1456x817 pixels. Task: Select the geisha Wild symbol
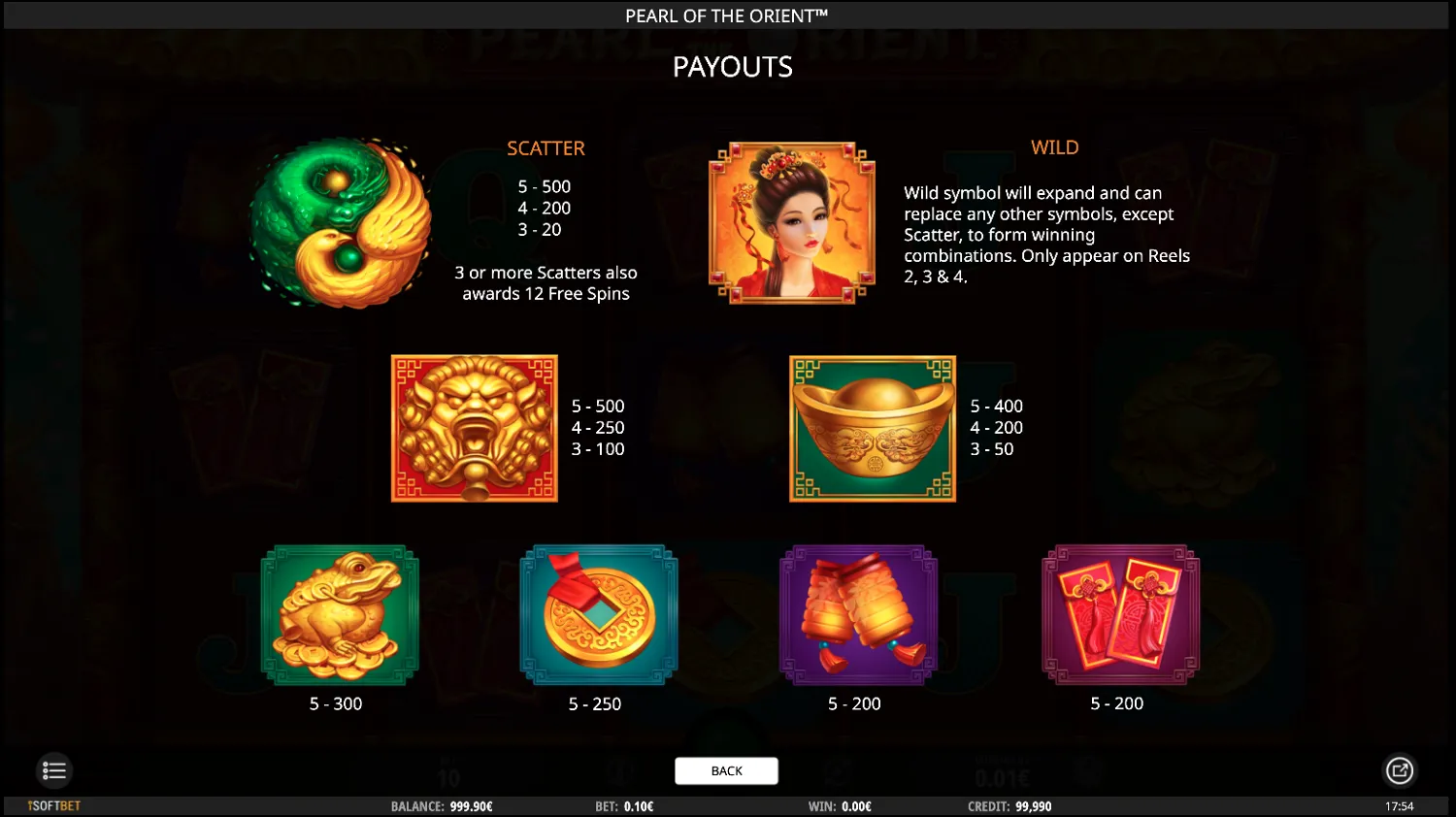pos(792,223)
